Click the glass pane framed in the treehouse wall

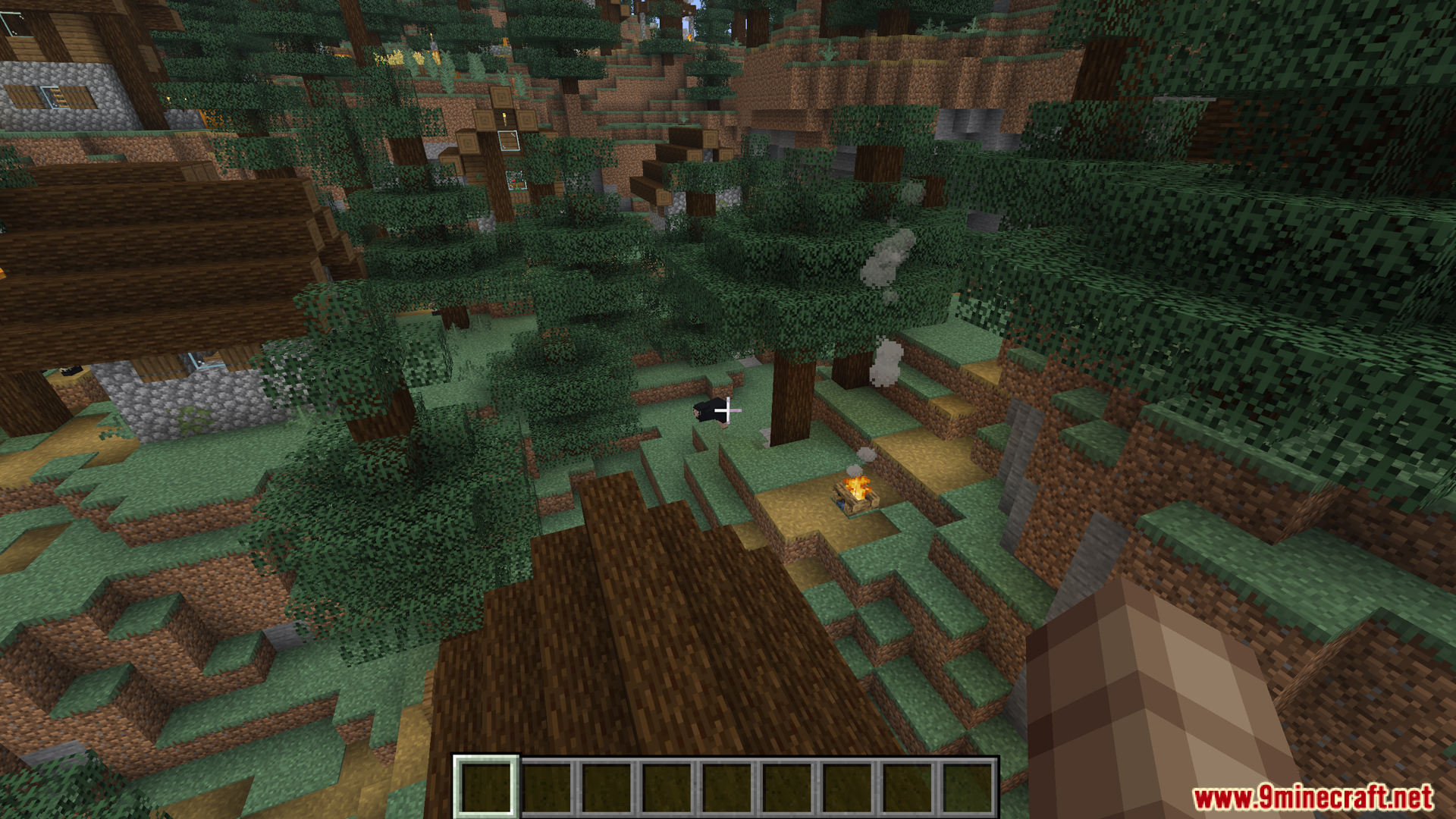508,142
